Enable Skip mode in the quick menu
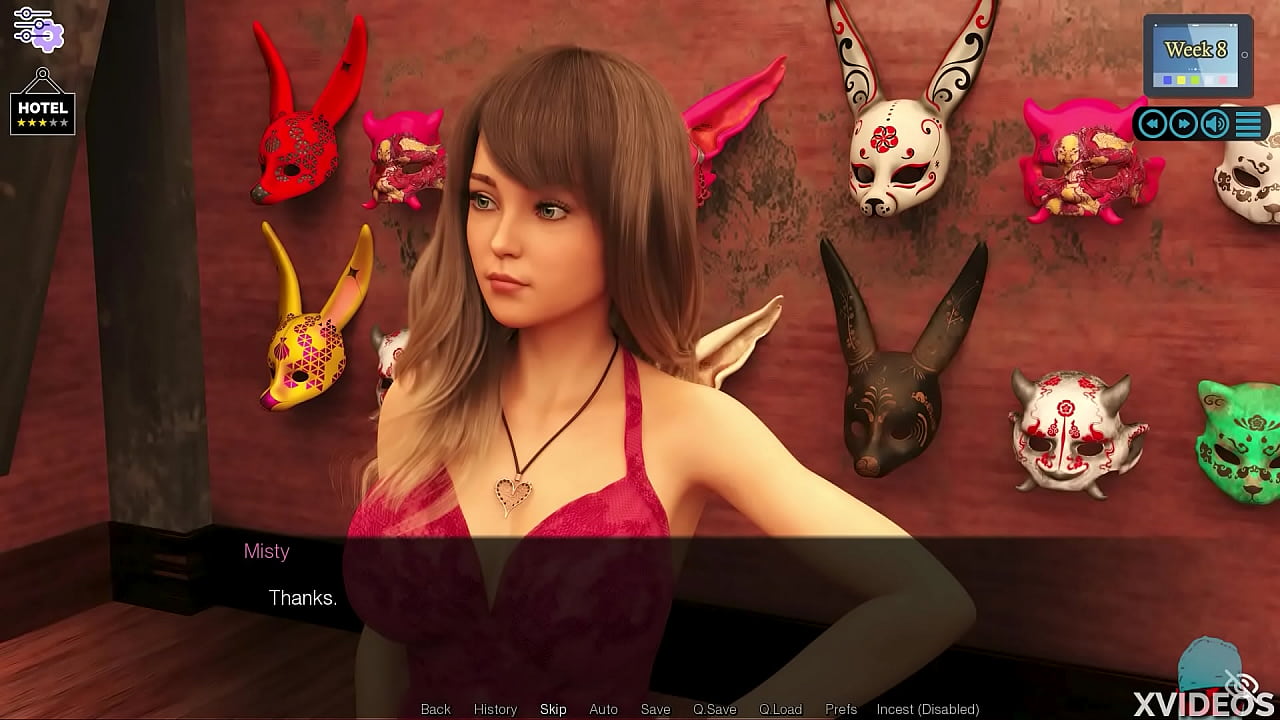Image resolution: width=1280 pixels, height=720 pixels. (553, 708)
